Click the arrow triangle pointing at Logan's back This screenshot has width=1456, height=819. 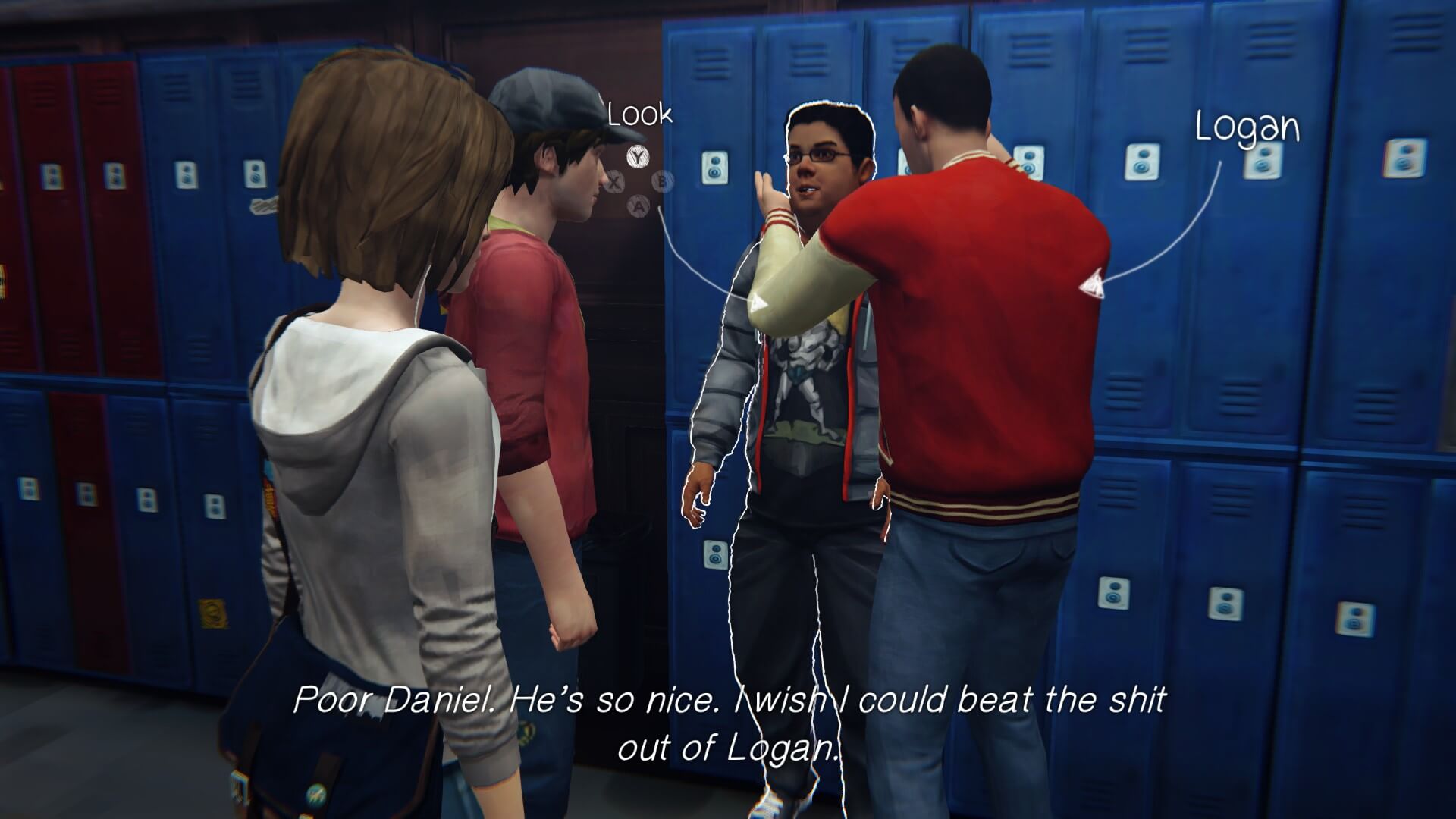coord(1092,284)
